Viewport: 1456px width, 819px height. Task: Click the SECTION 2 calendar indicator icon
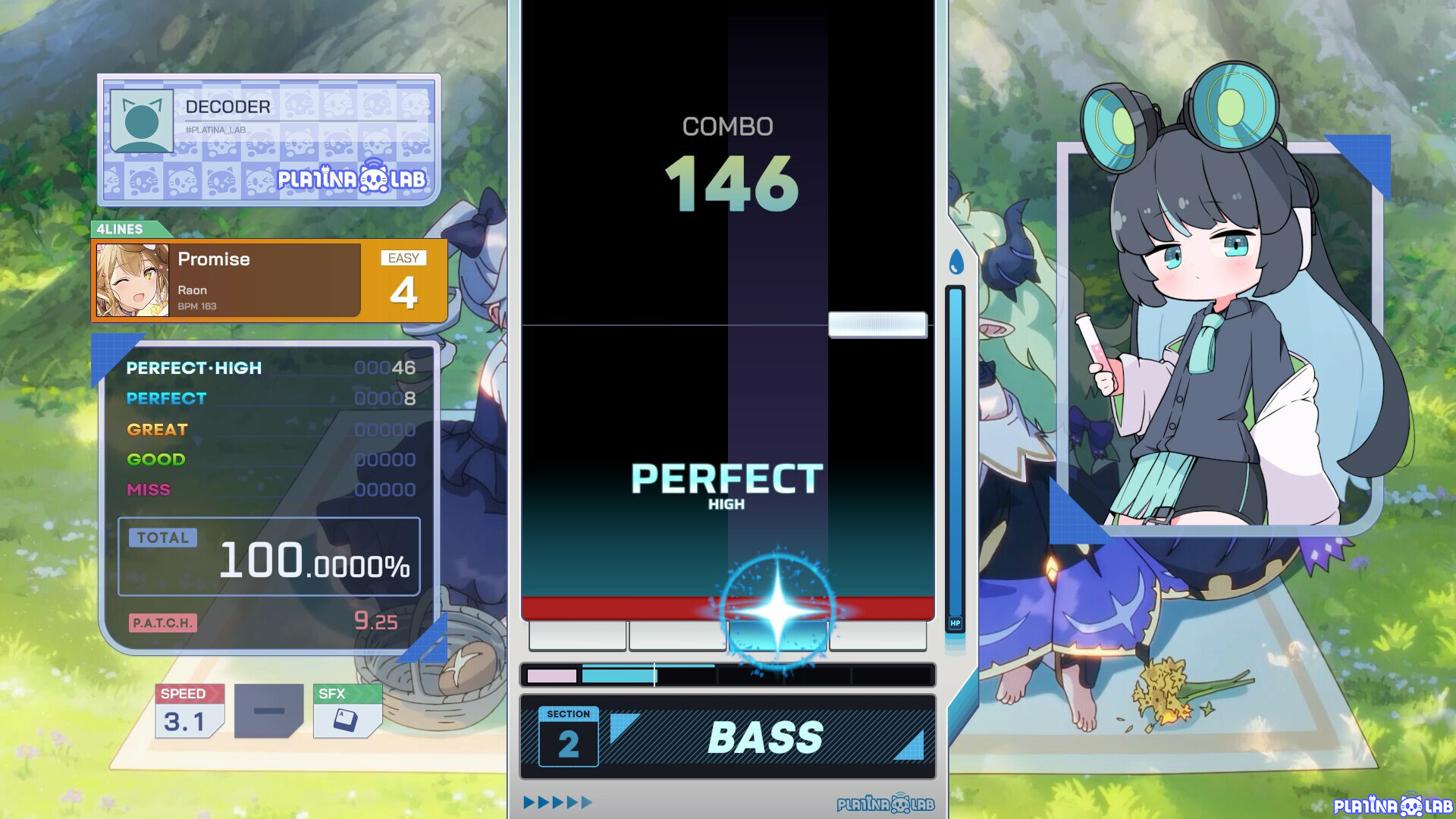tap(567, 736)
